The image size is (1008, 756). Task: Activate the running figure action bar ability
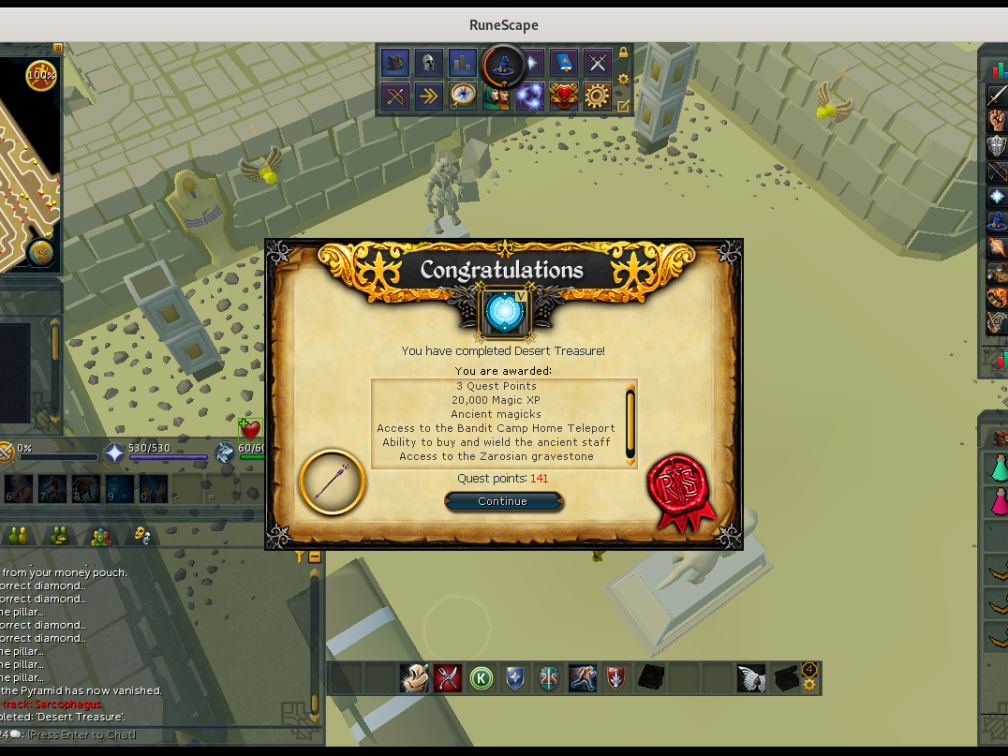coord(583,677)
